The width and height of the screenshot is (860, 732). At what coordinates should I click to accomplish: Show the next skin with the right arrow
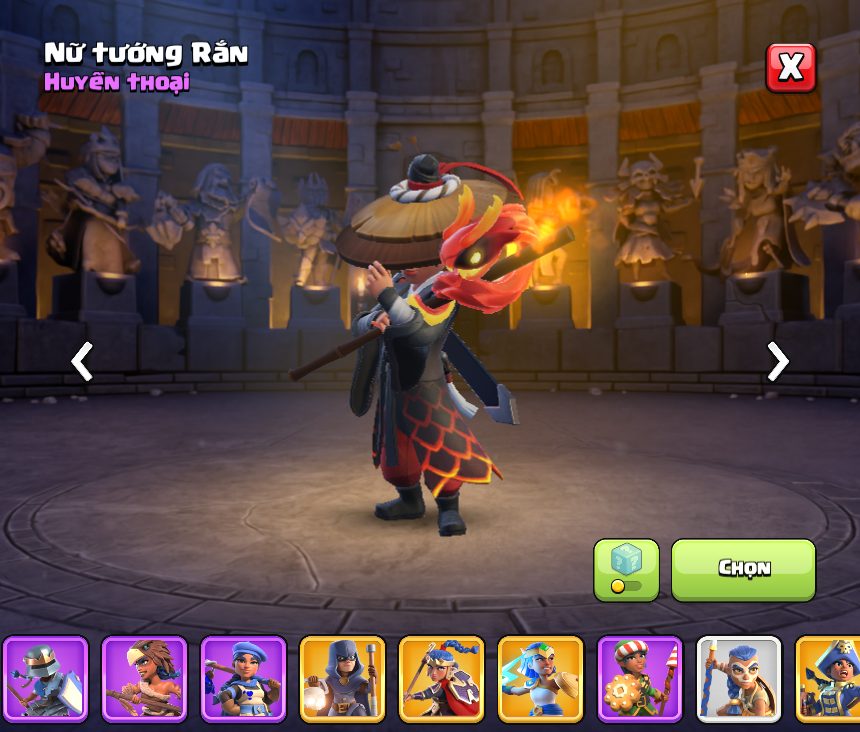[x=777, y=361]
